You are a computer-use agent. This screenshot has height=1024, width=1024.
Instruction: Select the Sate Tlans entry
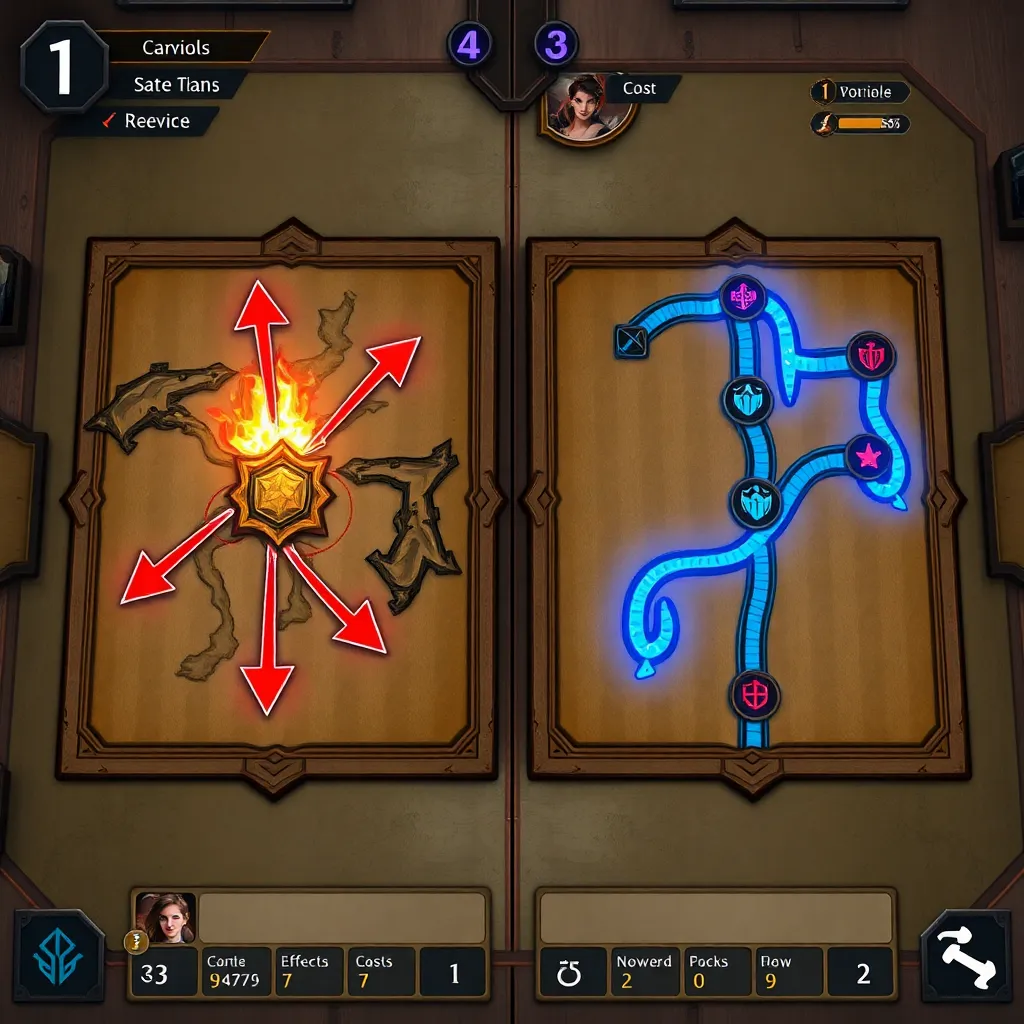click(x=176, y=85)
